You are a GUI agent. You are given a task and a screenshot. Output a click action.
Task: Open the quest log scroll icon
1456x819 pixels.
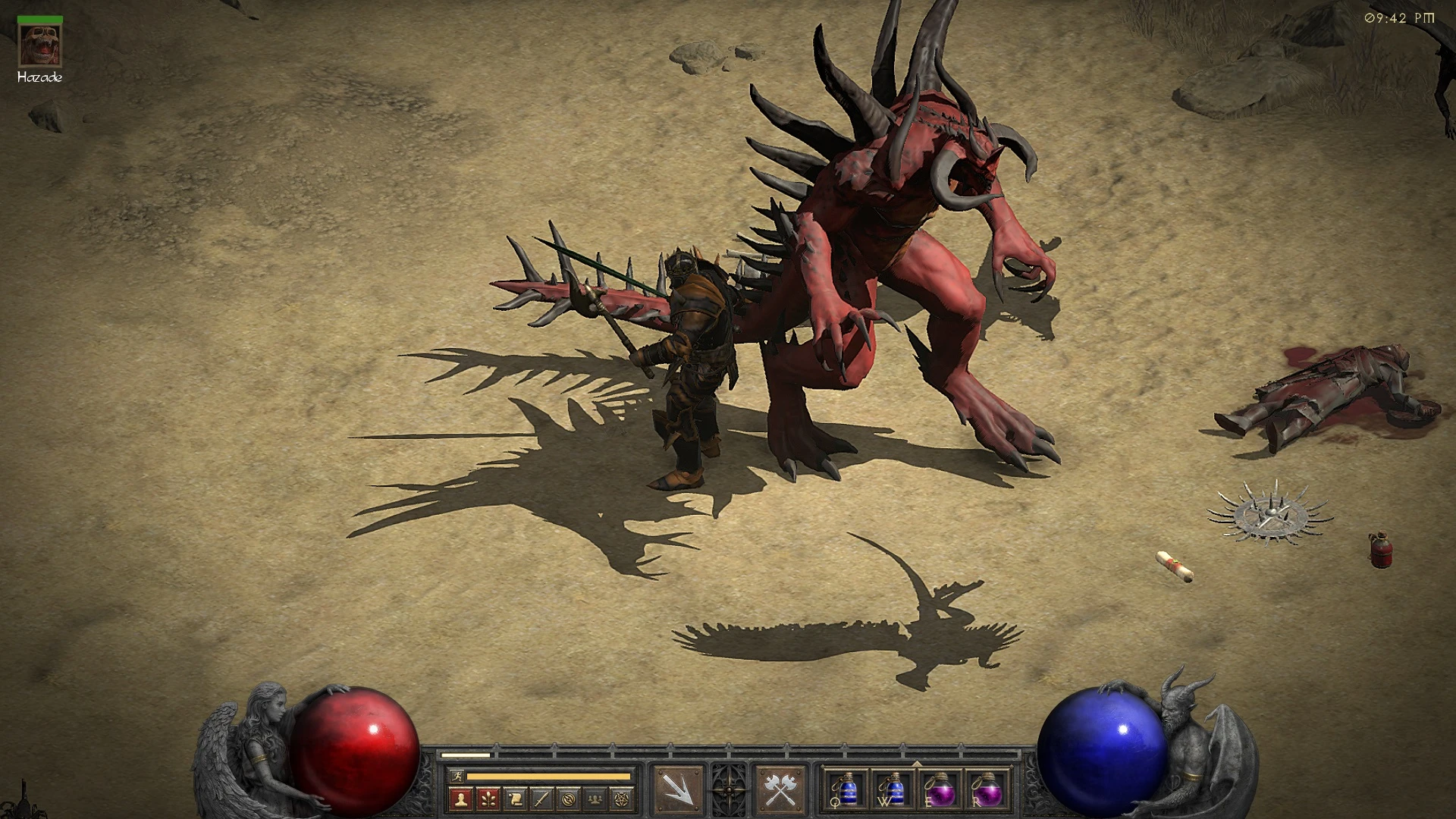point(515,800)
